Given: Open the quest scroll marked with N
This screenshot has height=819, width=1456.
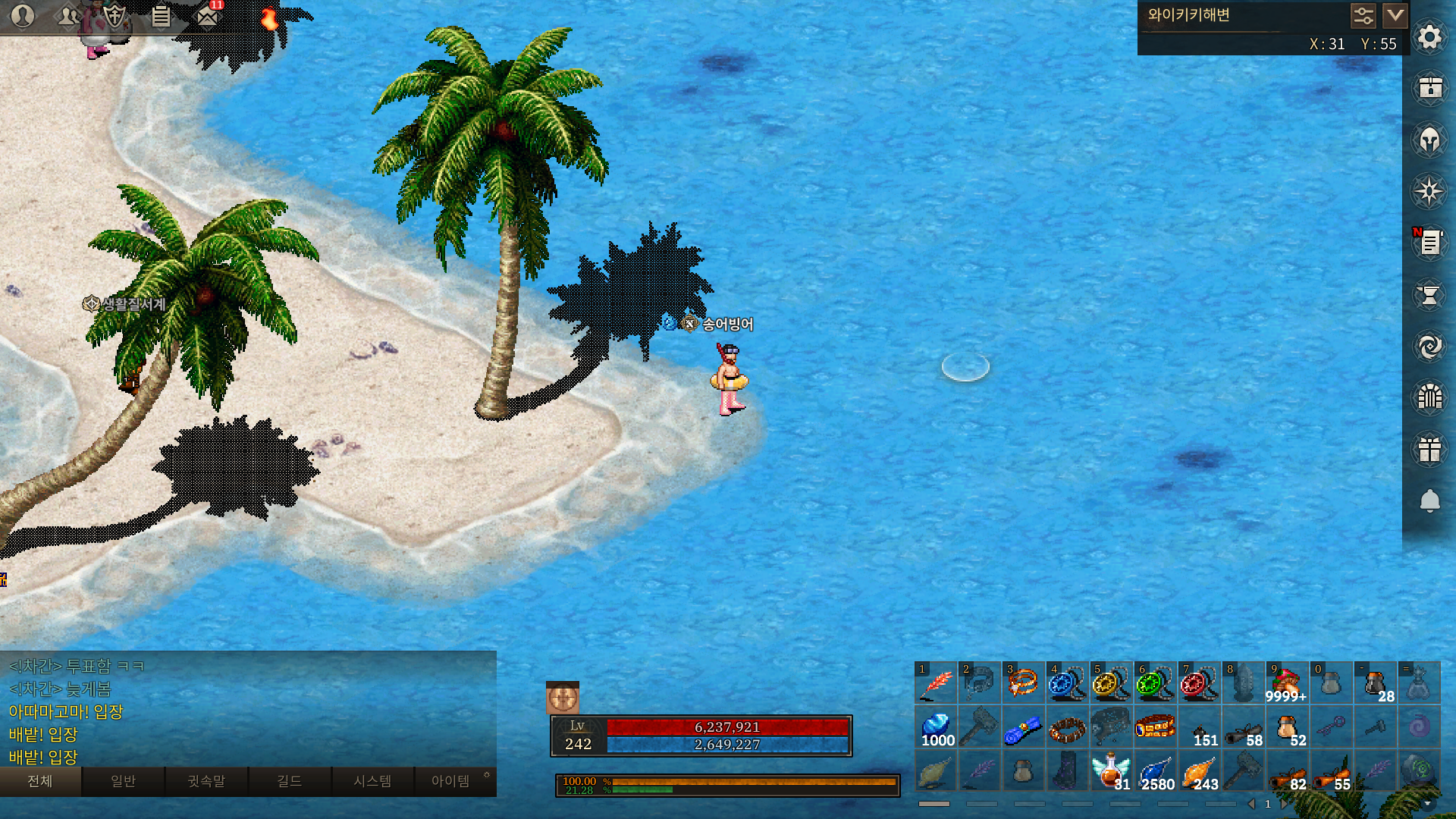Looking at the screenshot, I should [x=1429, y=243].
